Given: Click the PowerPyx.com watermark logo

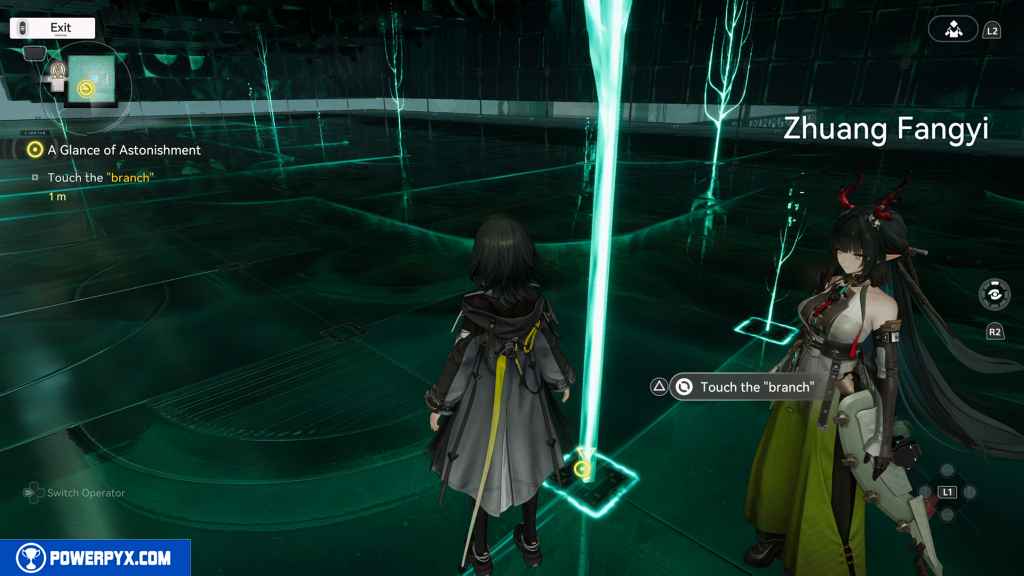Looking at the screenshot, I should pyautogui.click(x=95, y=558).
